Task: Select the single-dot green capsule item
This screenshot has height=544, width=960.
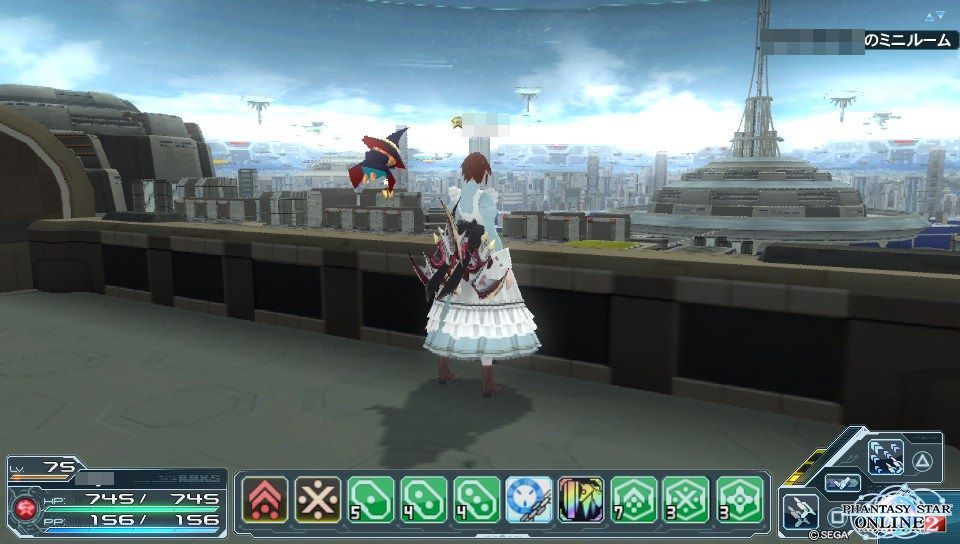Action: tap(371, 499)
